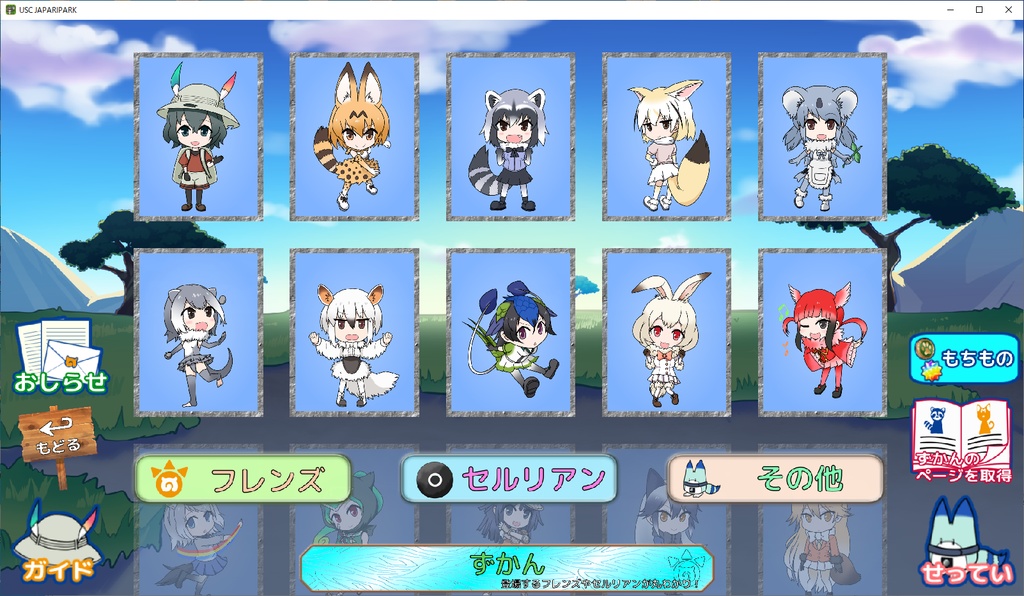Open the その他 category tab
Screen dimensions: 1024x596
pyautogui.click(x=775, y=479)
